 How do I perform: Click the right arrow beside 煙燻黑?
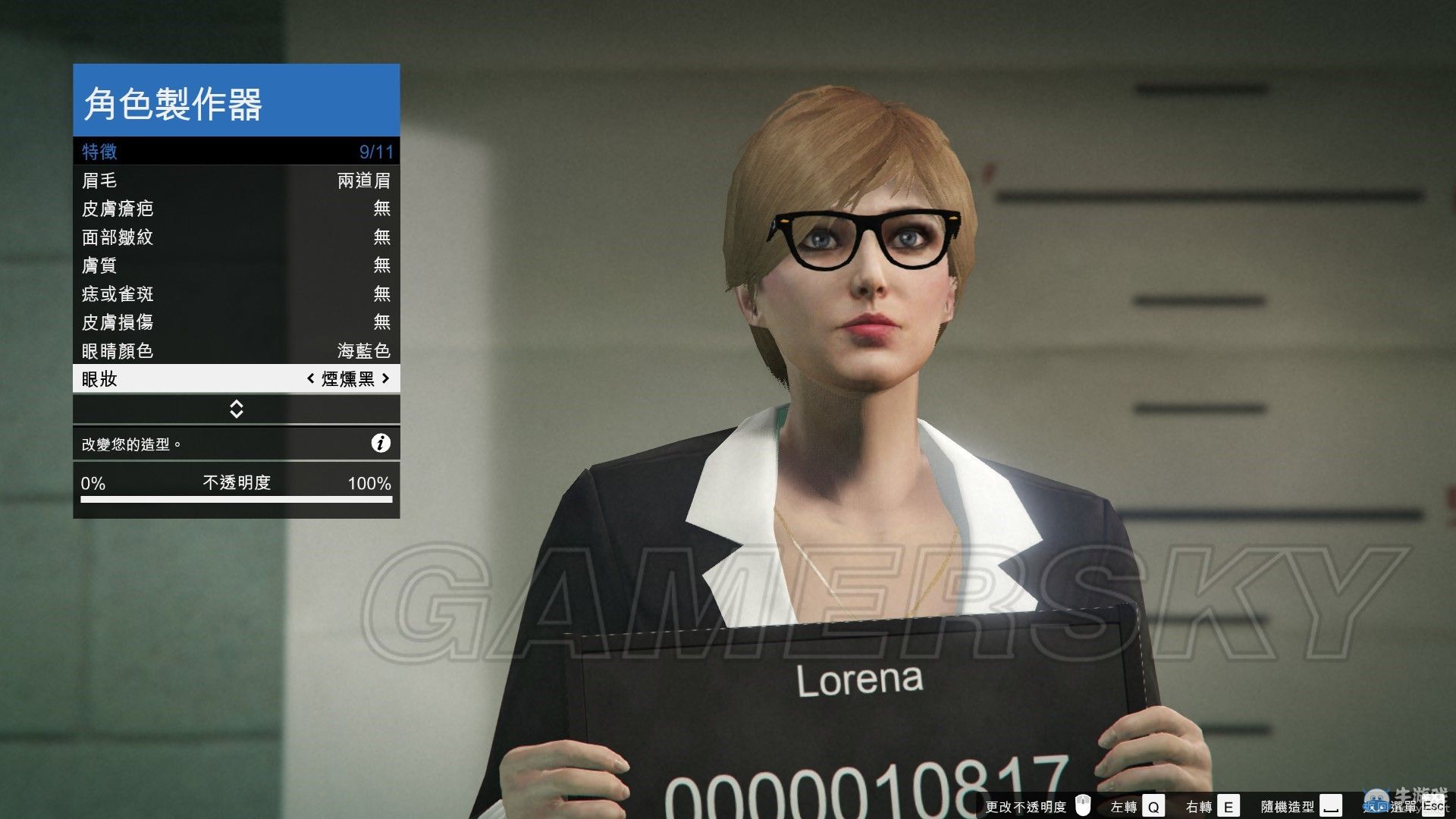tap(386, 378)
